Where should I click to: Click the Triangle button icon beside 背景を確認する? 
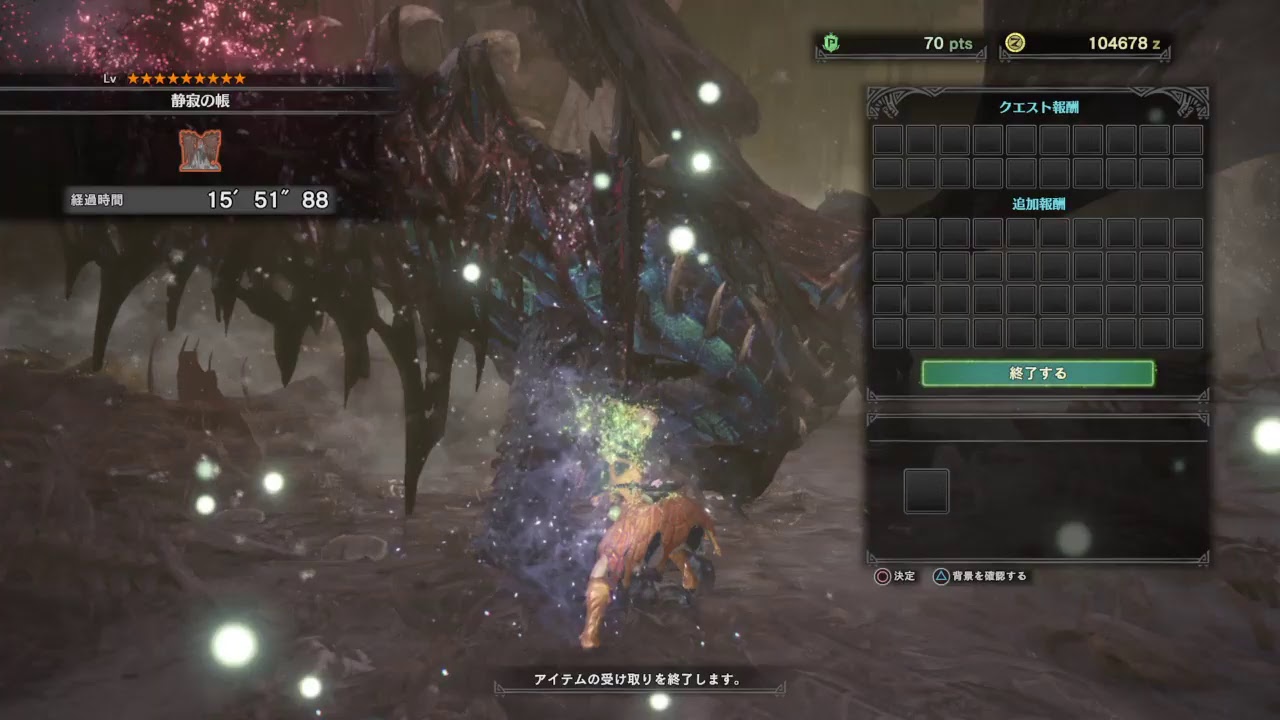(941, 577)
